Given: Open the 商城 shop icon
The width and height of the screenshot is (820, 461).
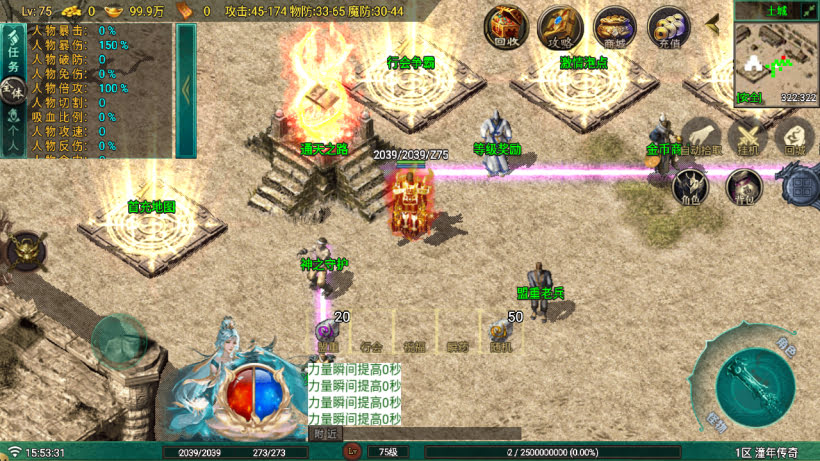Looking at the screenshot, I should [x=614, y=27].
